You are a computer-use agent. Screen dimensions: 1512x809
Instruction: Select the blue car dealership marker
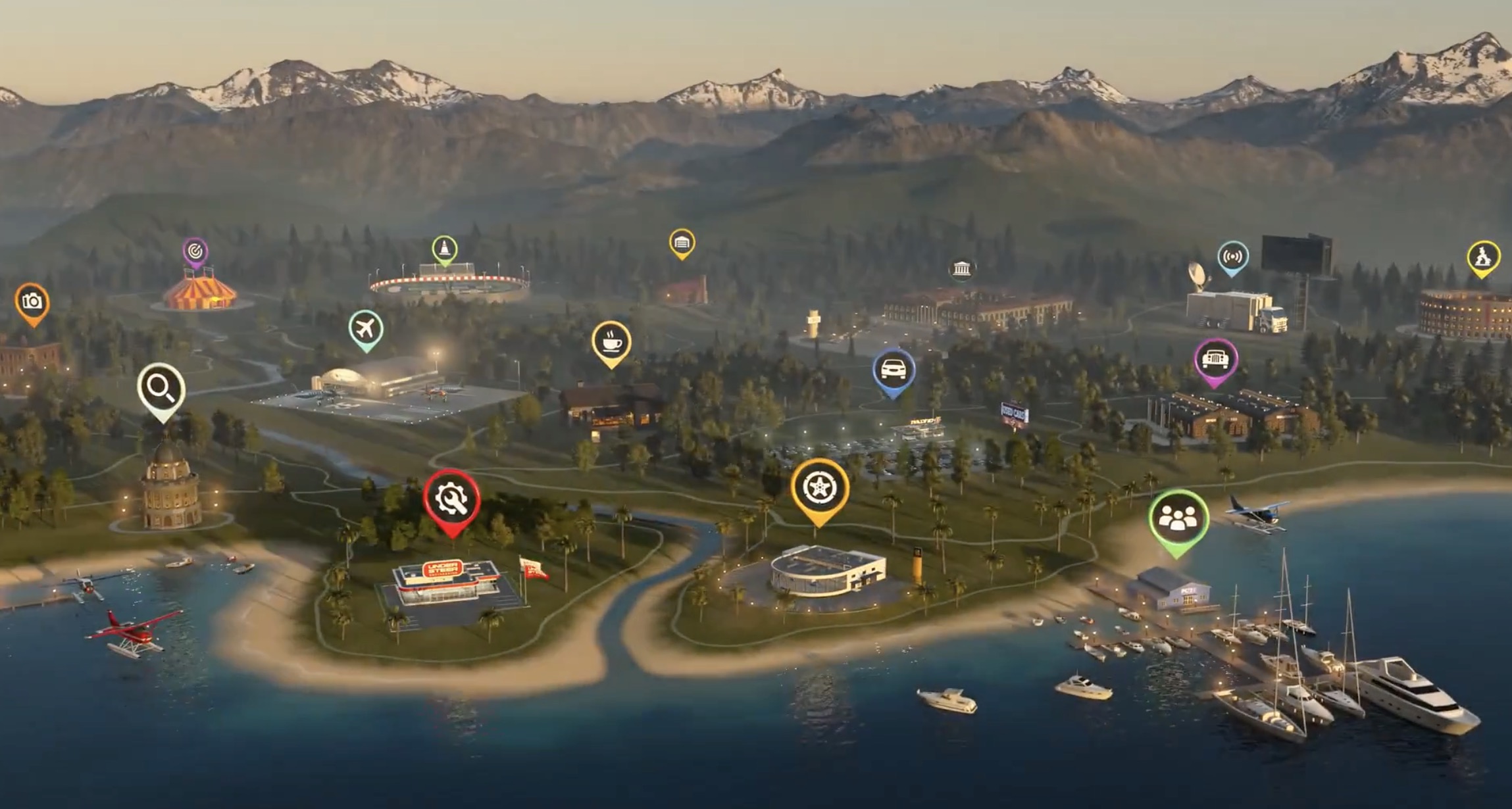(894, 370)
